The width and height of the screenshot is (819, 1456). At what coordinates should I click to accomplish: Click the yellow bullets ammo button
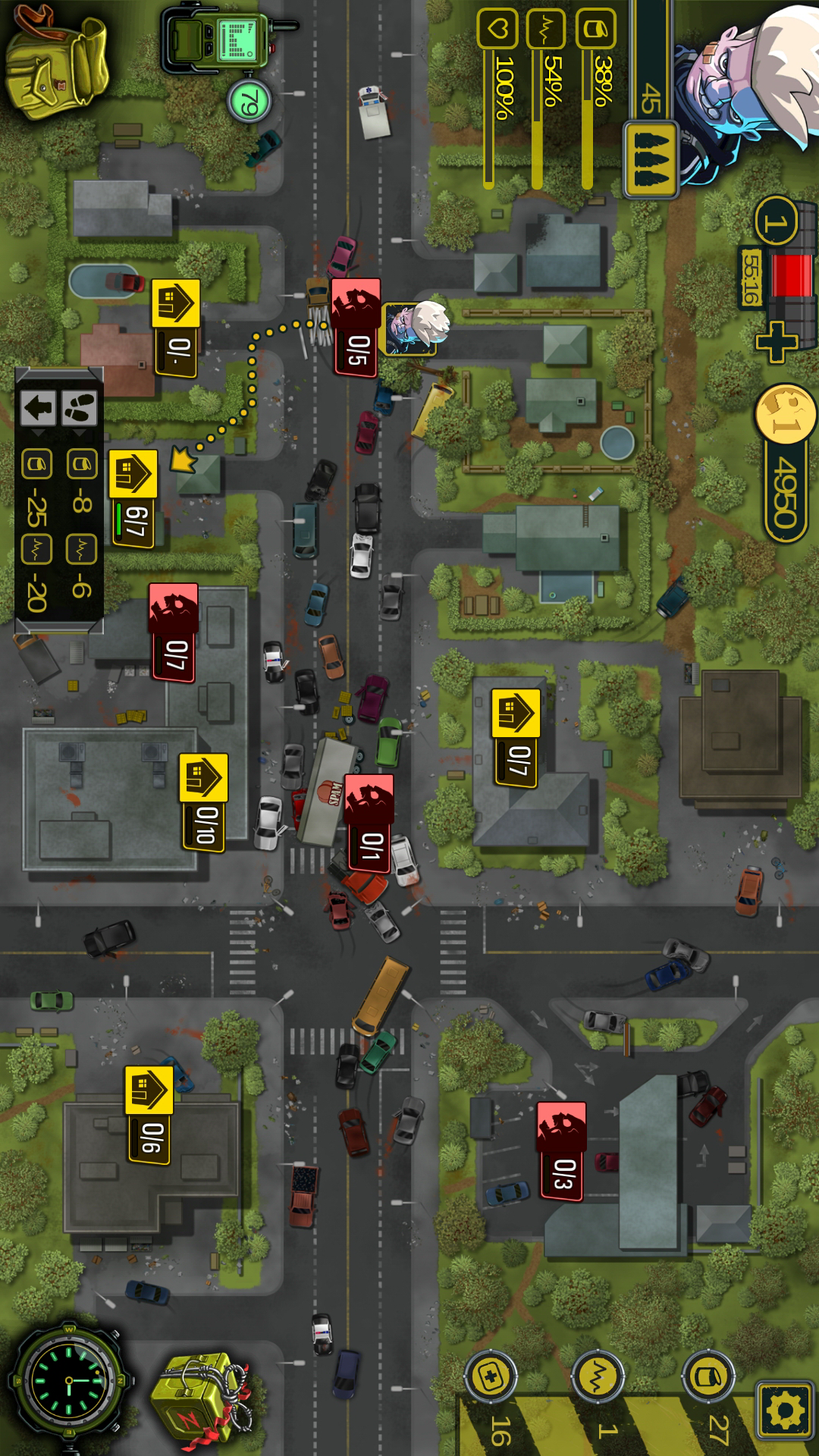coord(651,159)
